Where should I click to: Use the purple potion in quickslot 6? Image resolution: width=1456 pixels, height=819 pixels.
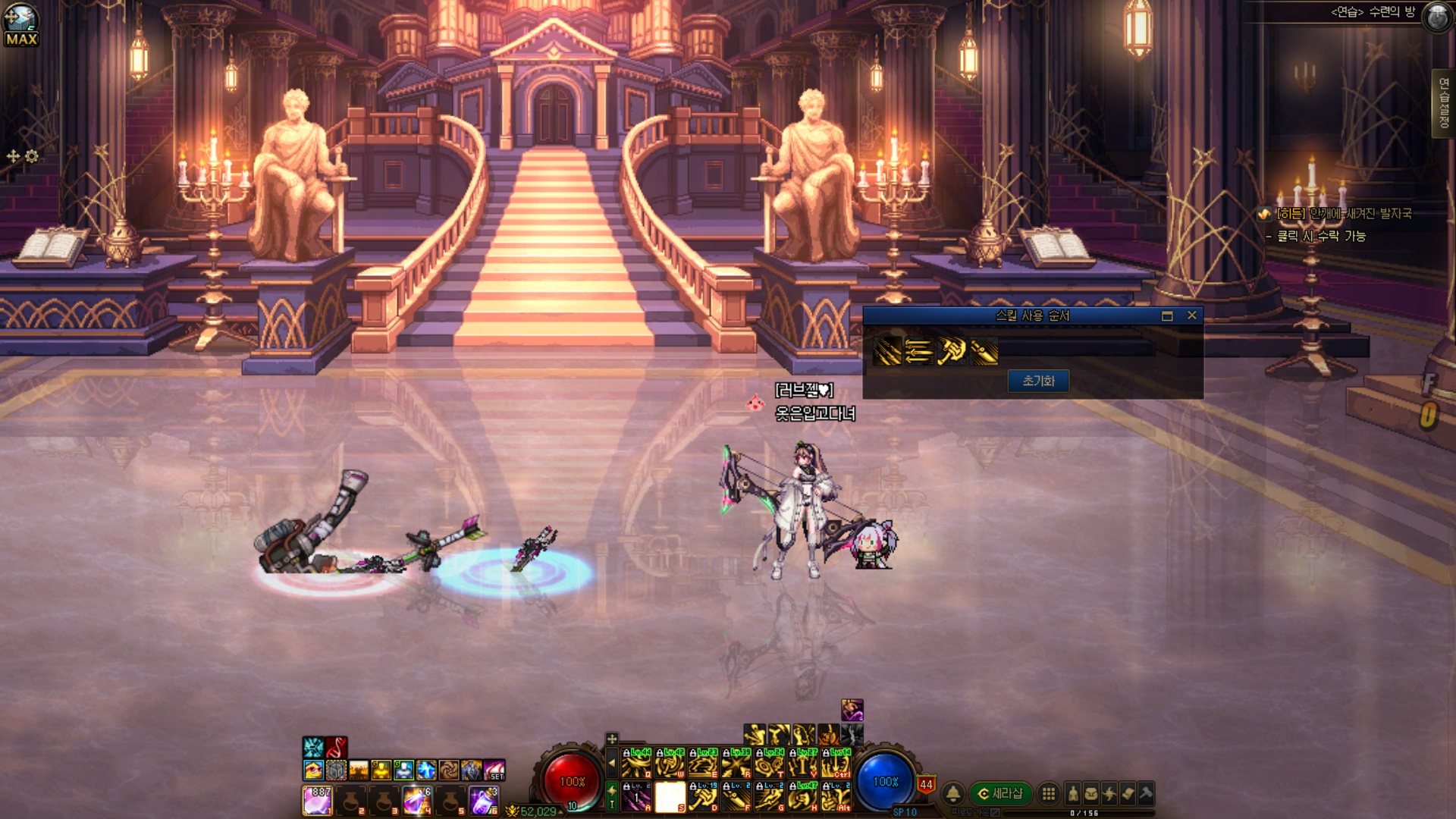pyautogui.click(x=483, y=800)
